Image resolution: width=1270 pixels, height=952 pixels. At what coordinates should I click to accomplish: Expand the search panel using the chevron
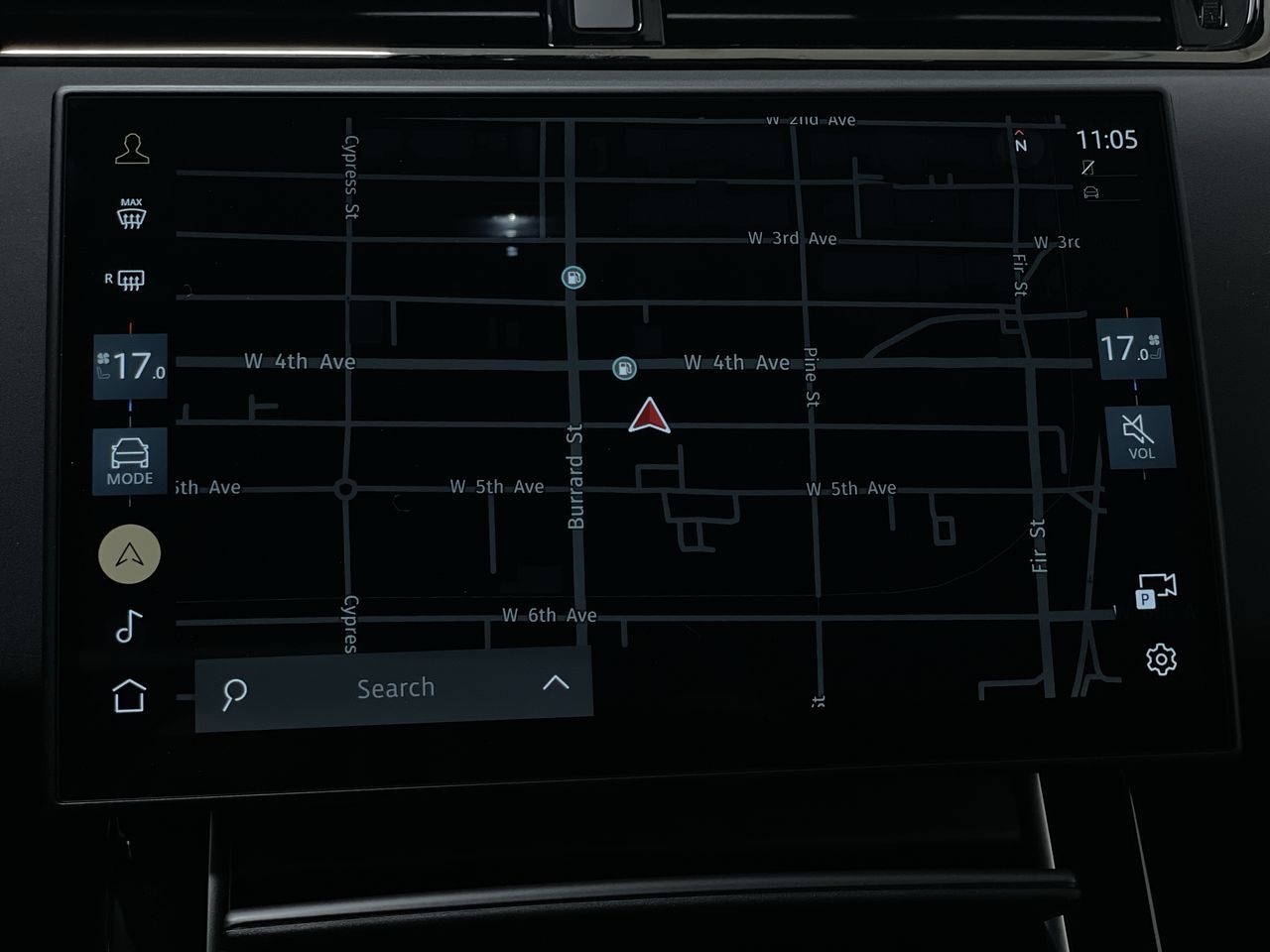557,683
